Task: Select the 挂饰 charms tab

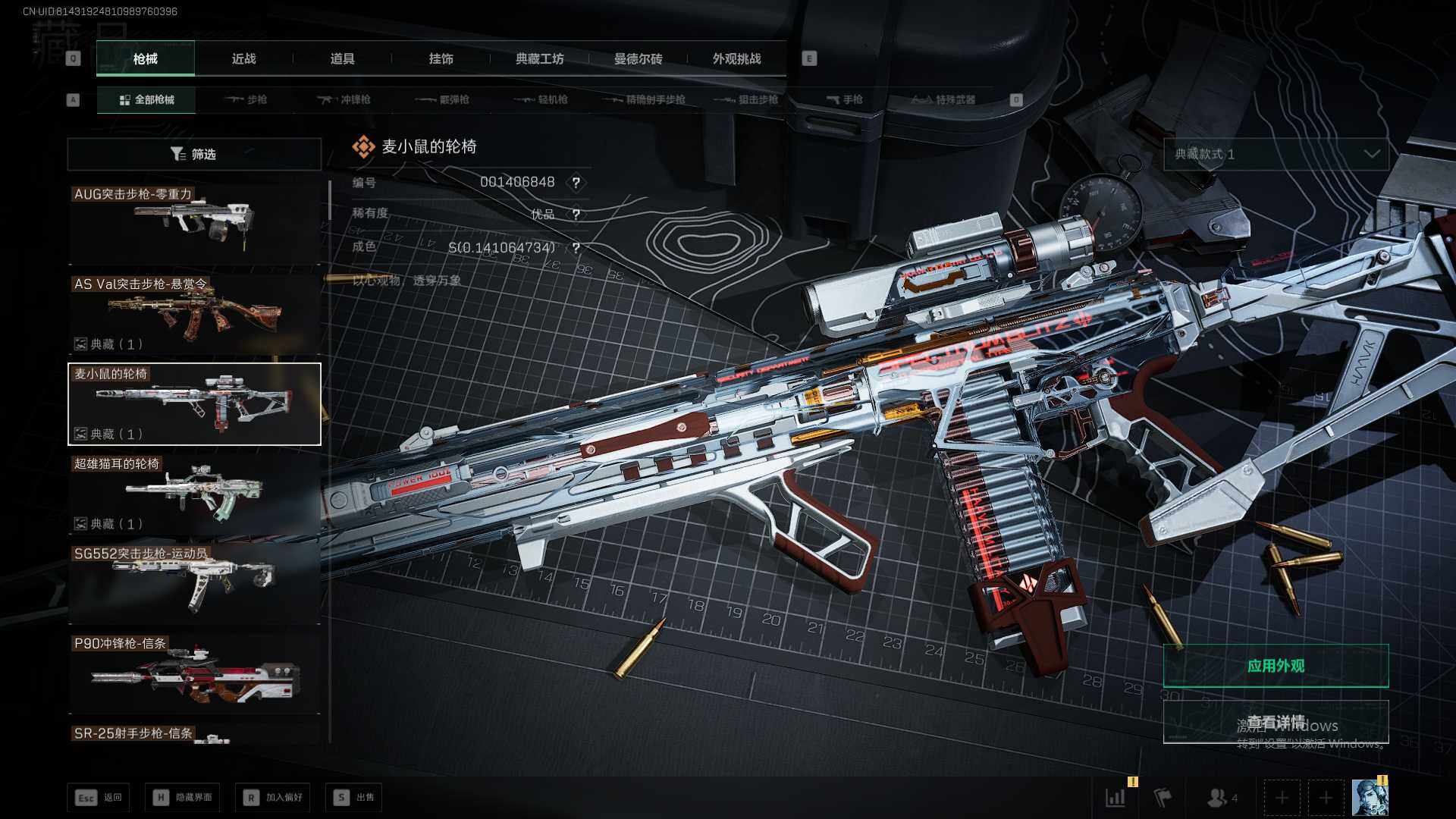Action: (x=441, y=58)
